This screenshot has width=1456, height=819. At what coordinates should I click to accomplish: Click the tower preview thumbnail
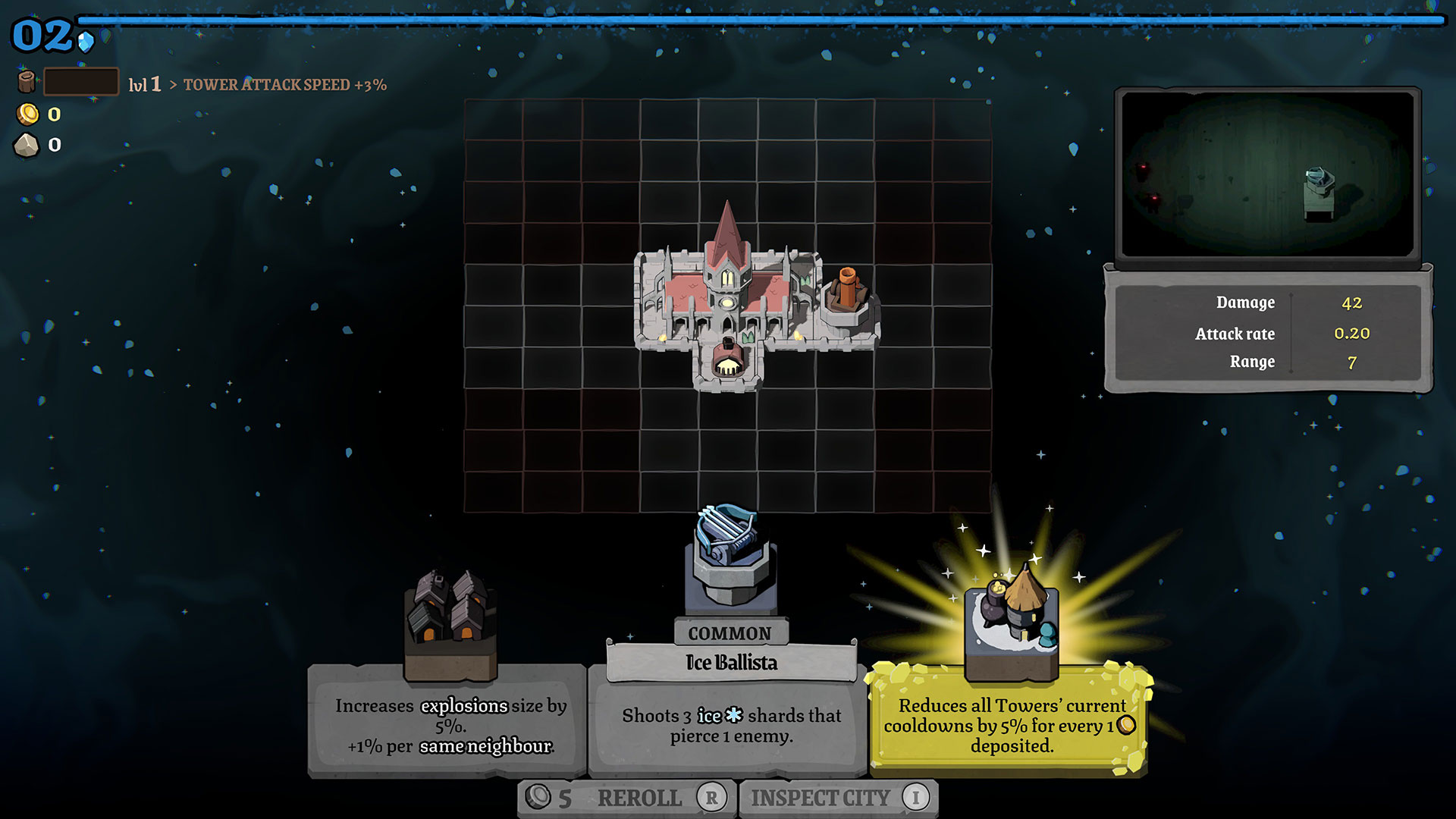[1267, 175]
